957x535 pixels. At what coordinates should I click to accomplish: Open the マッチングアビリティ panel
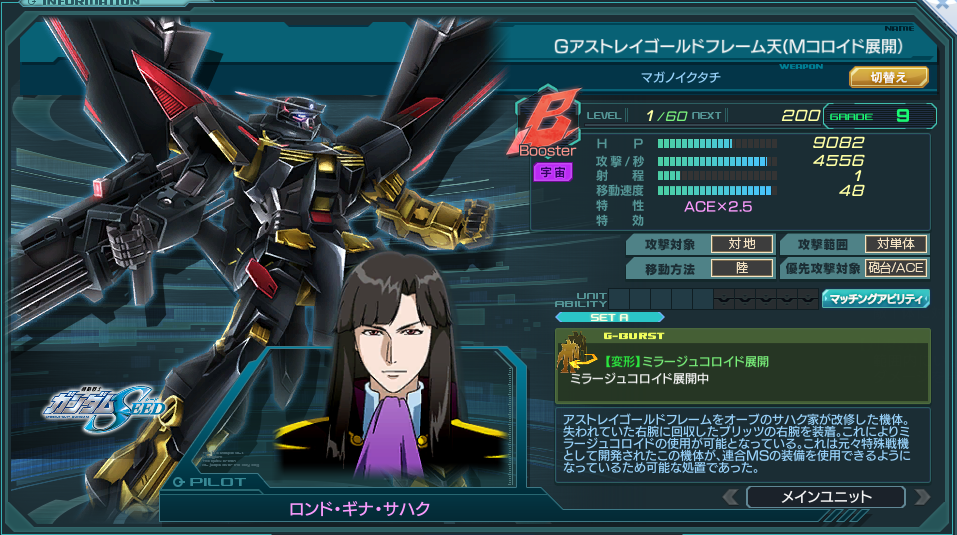[876, 298]
